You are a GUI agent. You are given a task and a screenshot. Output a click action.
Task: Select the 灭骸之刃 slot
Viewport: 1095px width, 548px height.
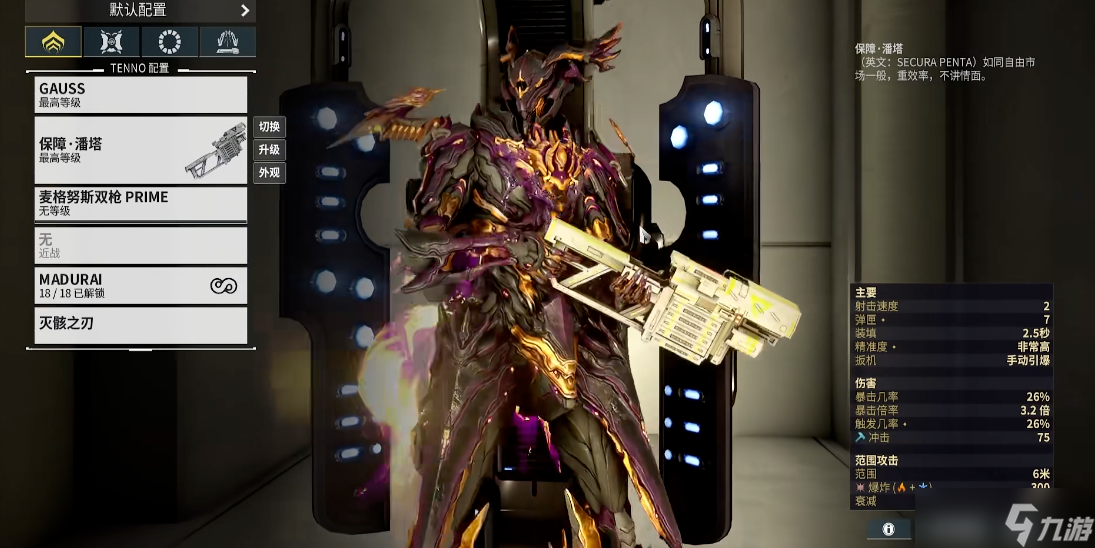[x=140, y=325]
